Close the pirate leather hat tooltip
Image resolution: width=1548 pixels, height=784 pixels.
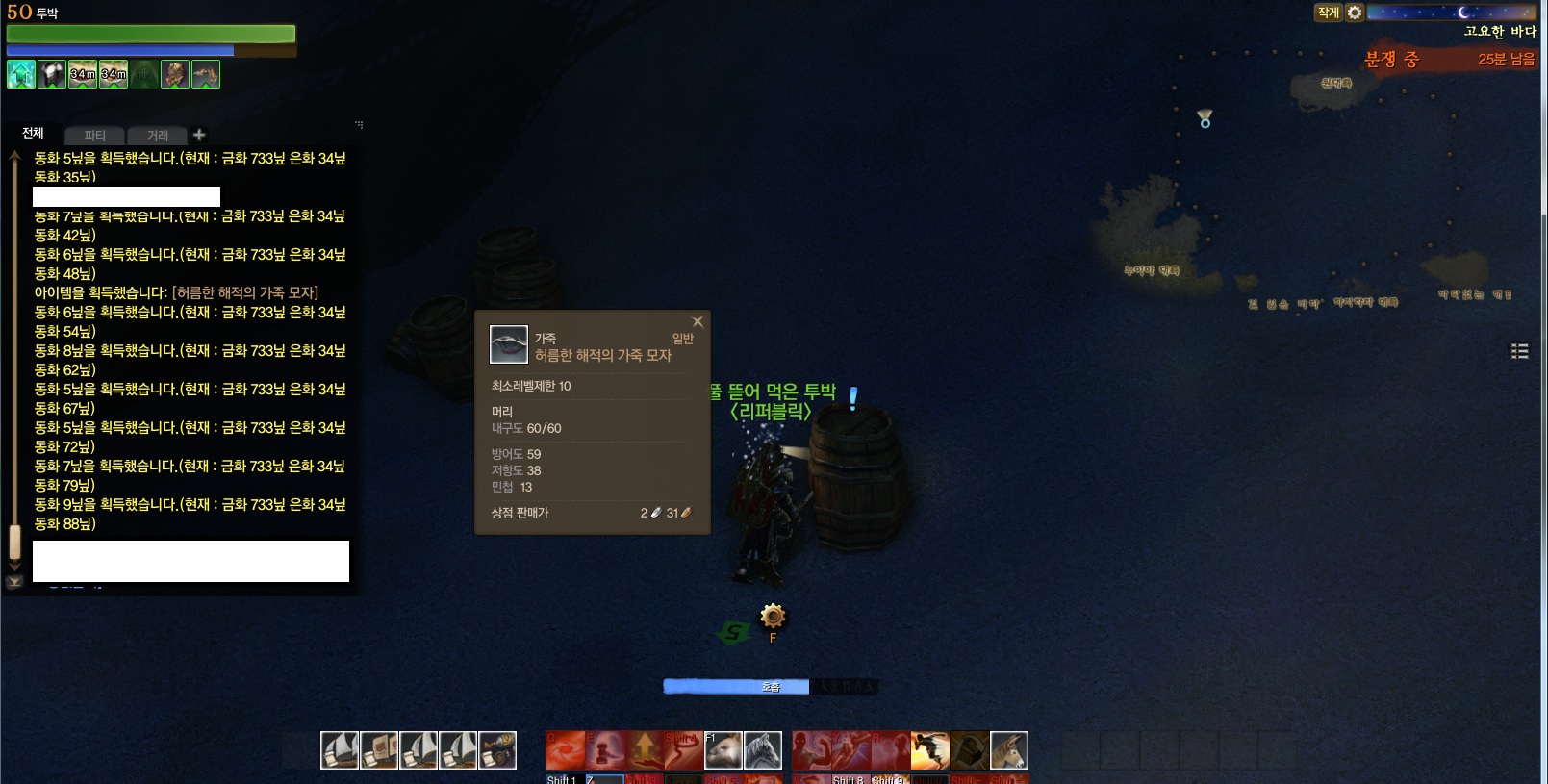698,322
